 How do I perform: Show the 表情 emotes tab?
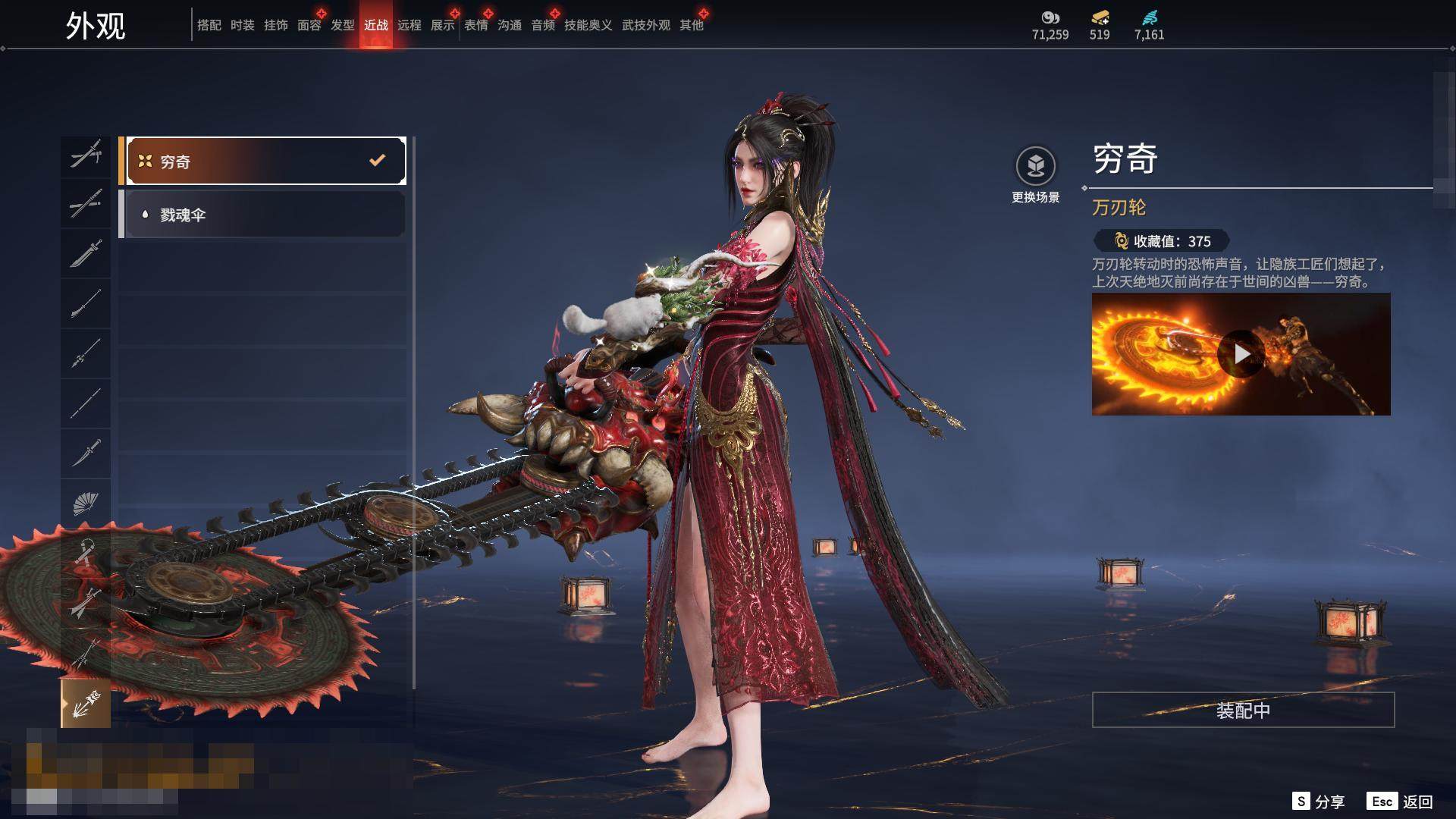(475, 25)
